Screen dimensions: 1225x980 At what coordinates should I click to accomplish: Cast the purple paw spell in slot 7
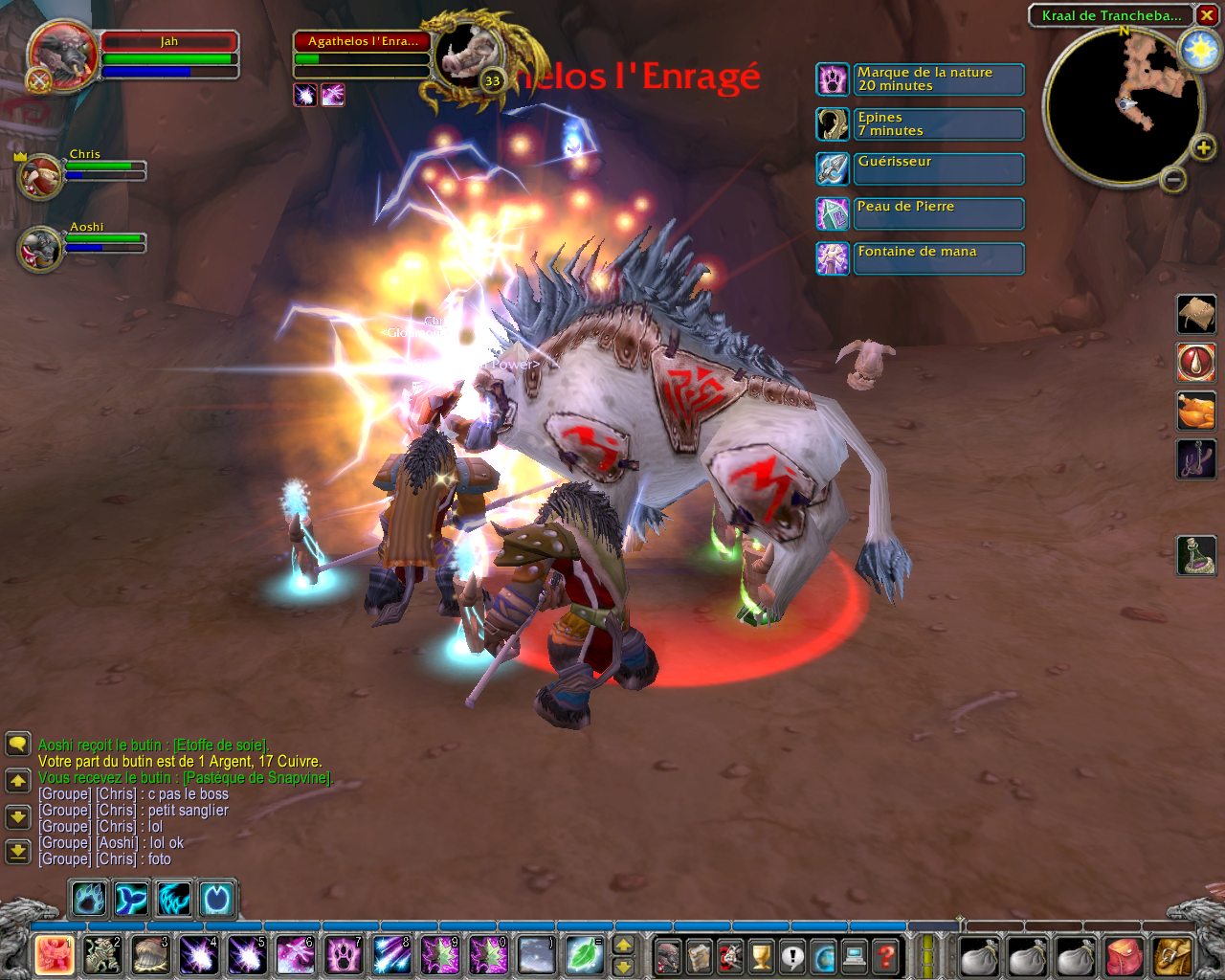pos(343,954)
